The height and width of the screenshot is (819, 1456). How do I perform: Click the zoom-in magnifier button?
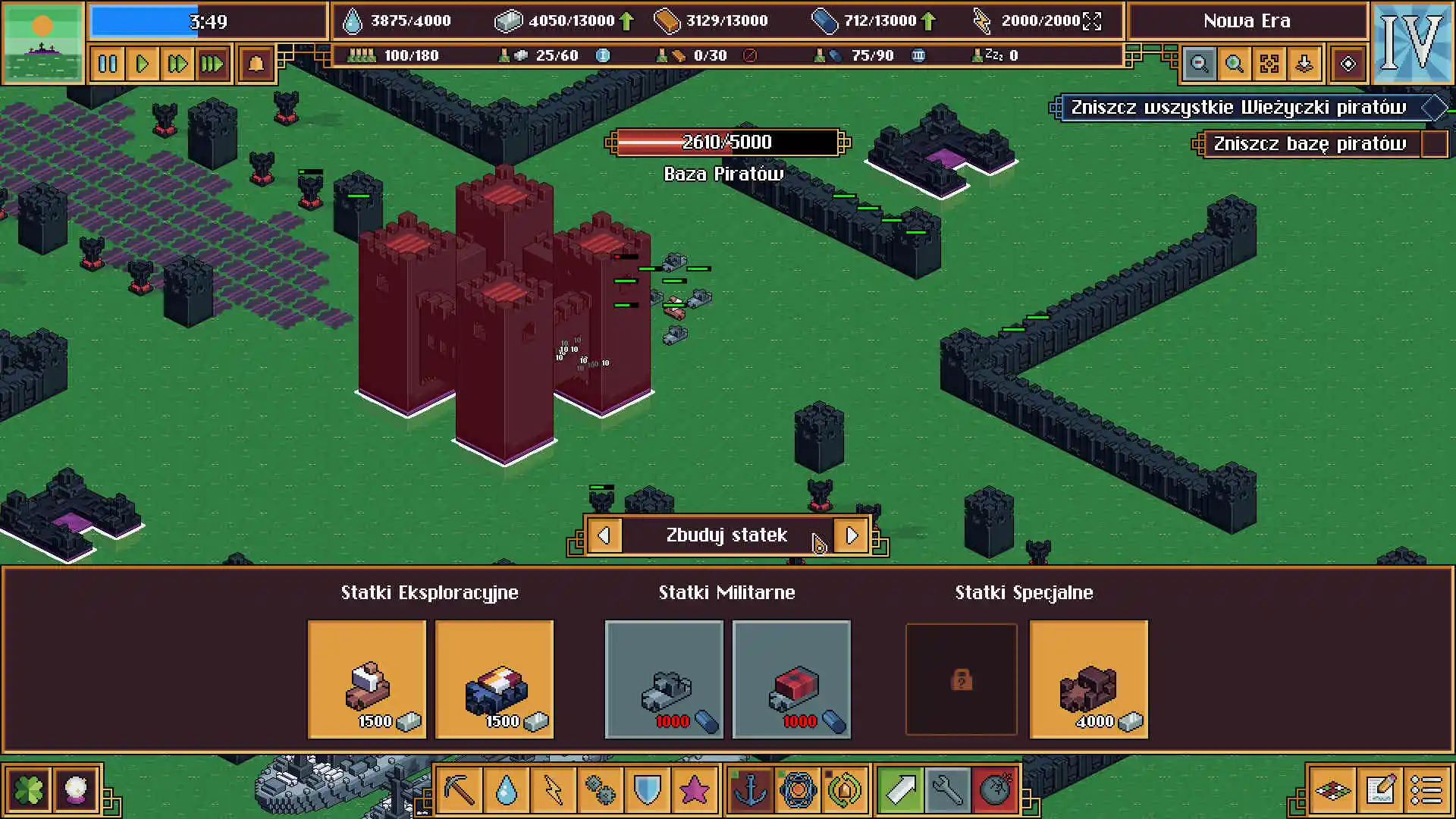1234,64
